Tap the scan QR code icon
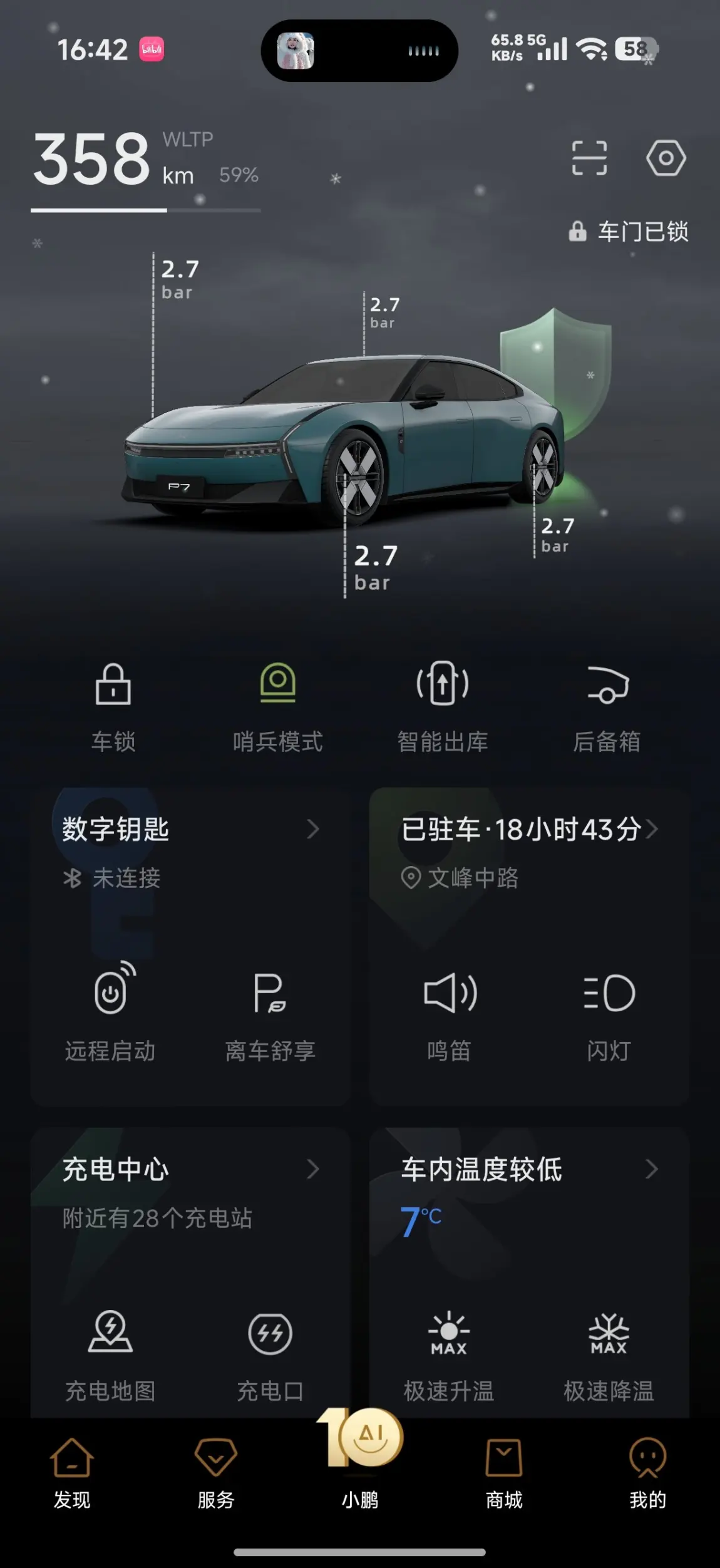Image resolution: width=720 pixels, height=1568 pixels. [589, 158]
